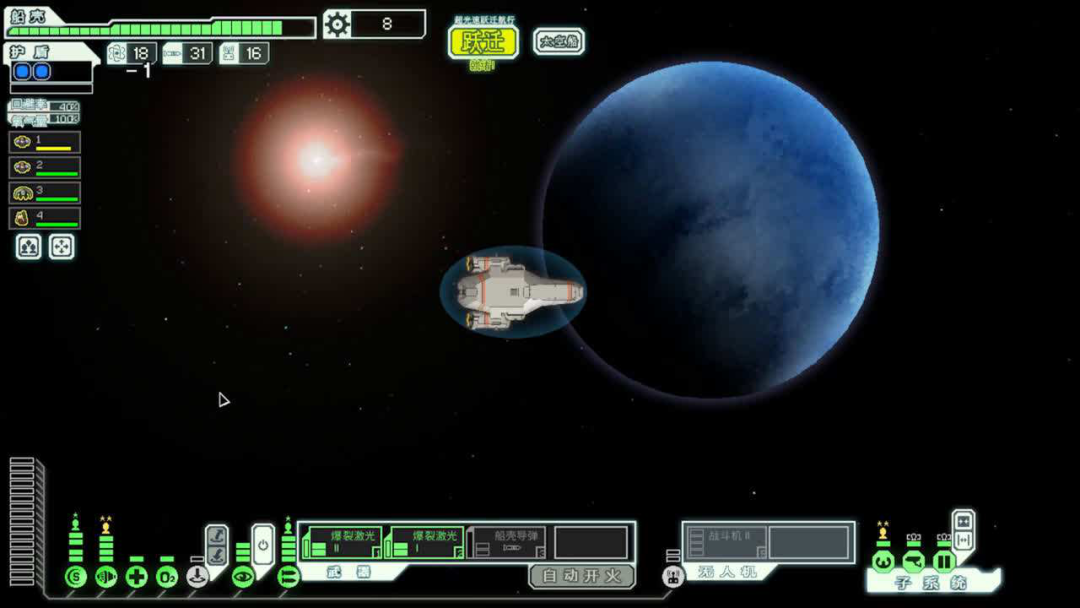The width and height of the screenshot is (1080, 608).
Task: Select the 爆裂激光 I weapon slot
Action: pyautogui.click(x=425, y=543)
